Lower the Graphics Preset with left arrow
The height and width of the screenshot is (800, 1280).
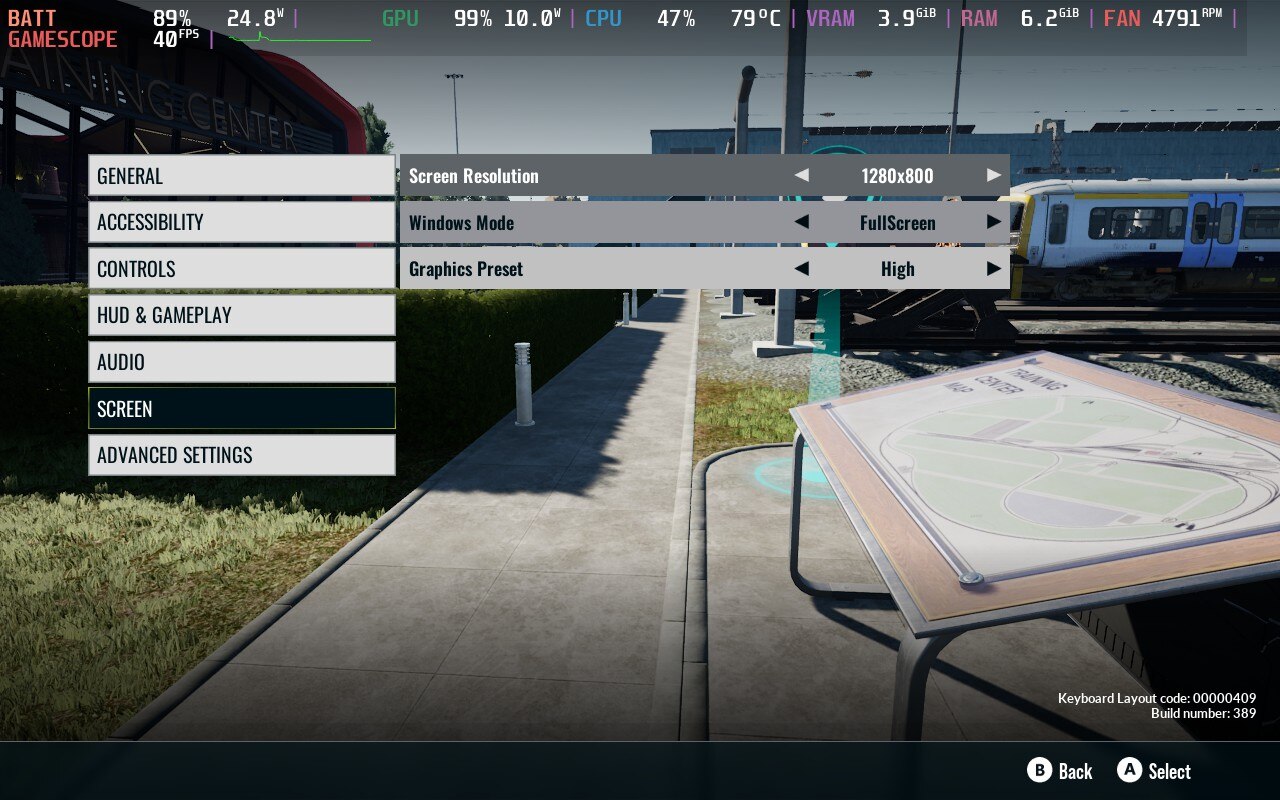(801, 268)
